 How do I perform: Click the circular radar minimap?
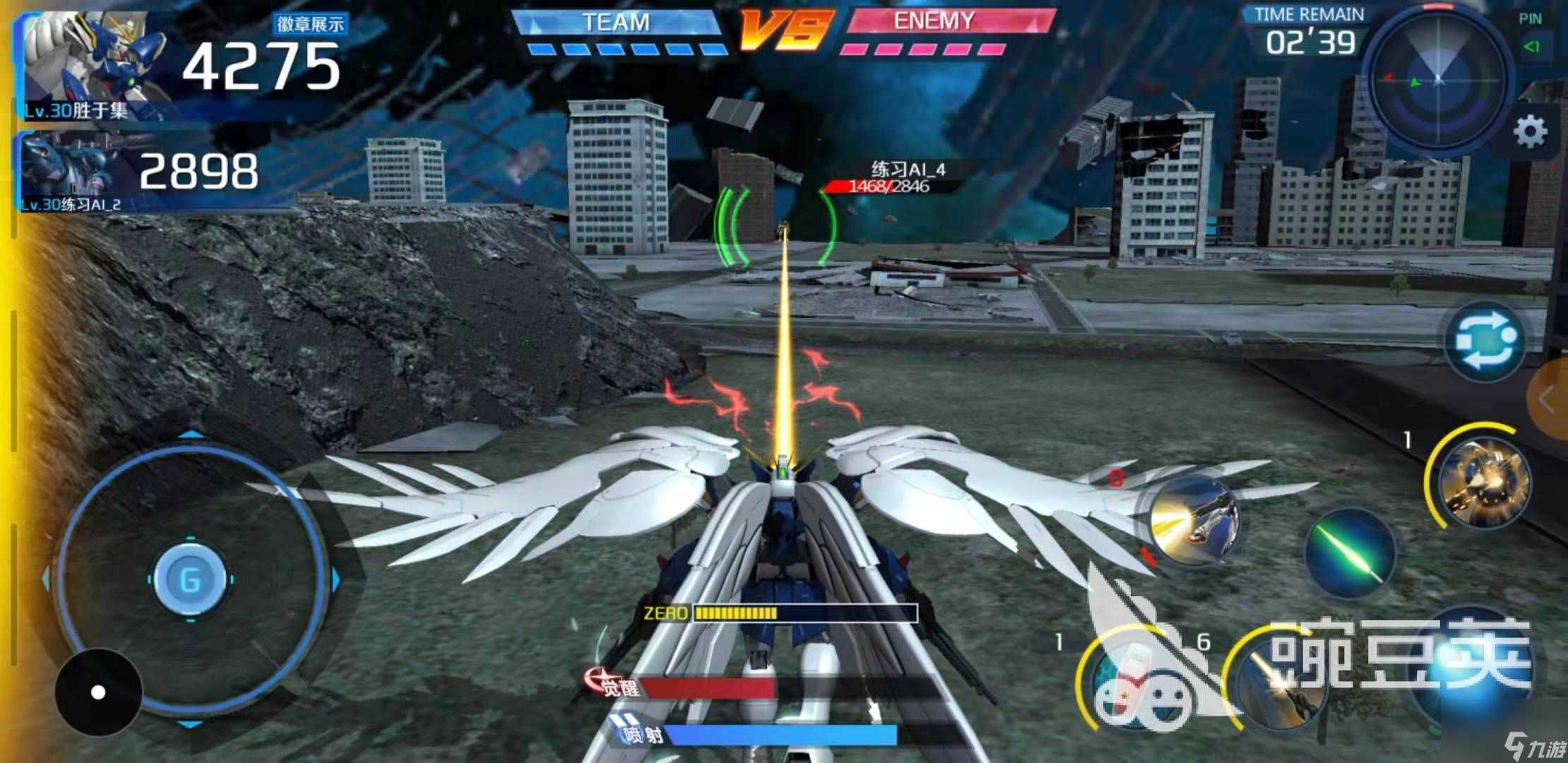point(1438,79)
